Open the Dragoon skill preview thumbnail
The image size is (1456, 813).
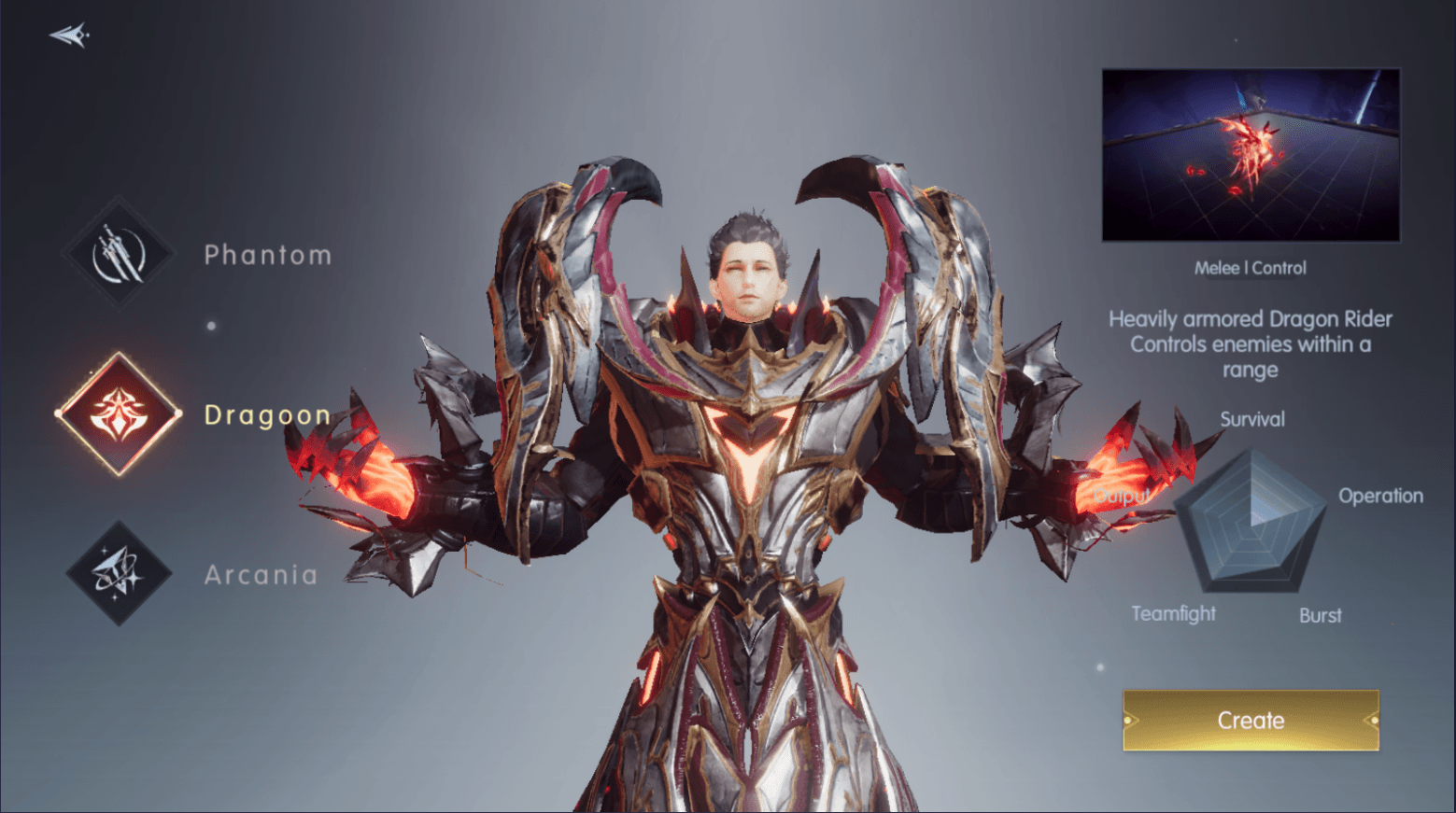[x=1250, y=155]
